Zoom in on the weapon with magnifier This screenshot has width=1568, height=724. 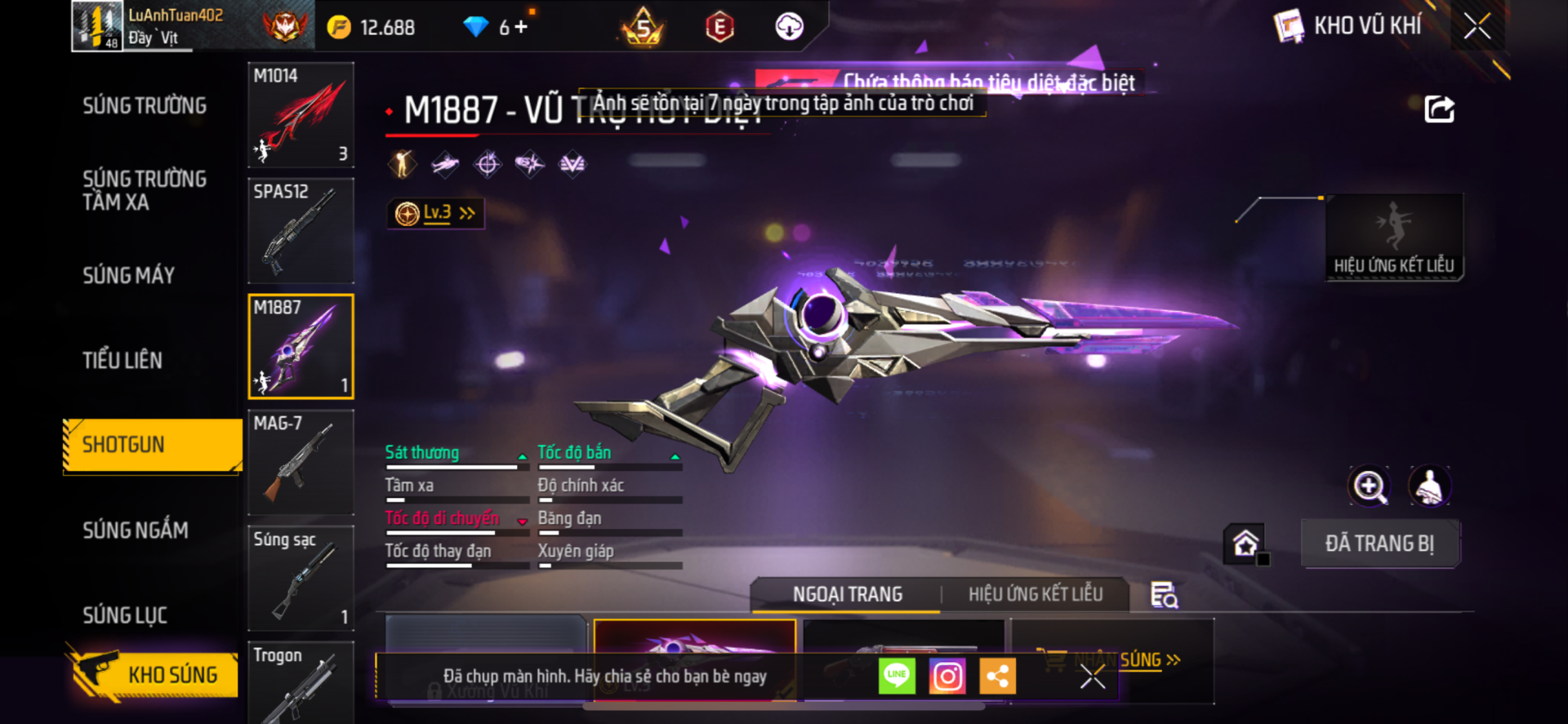(1369, 487)
